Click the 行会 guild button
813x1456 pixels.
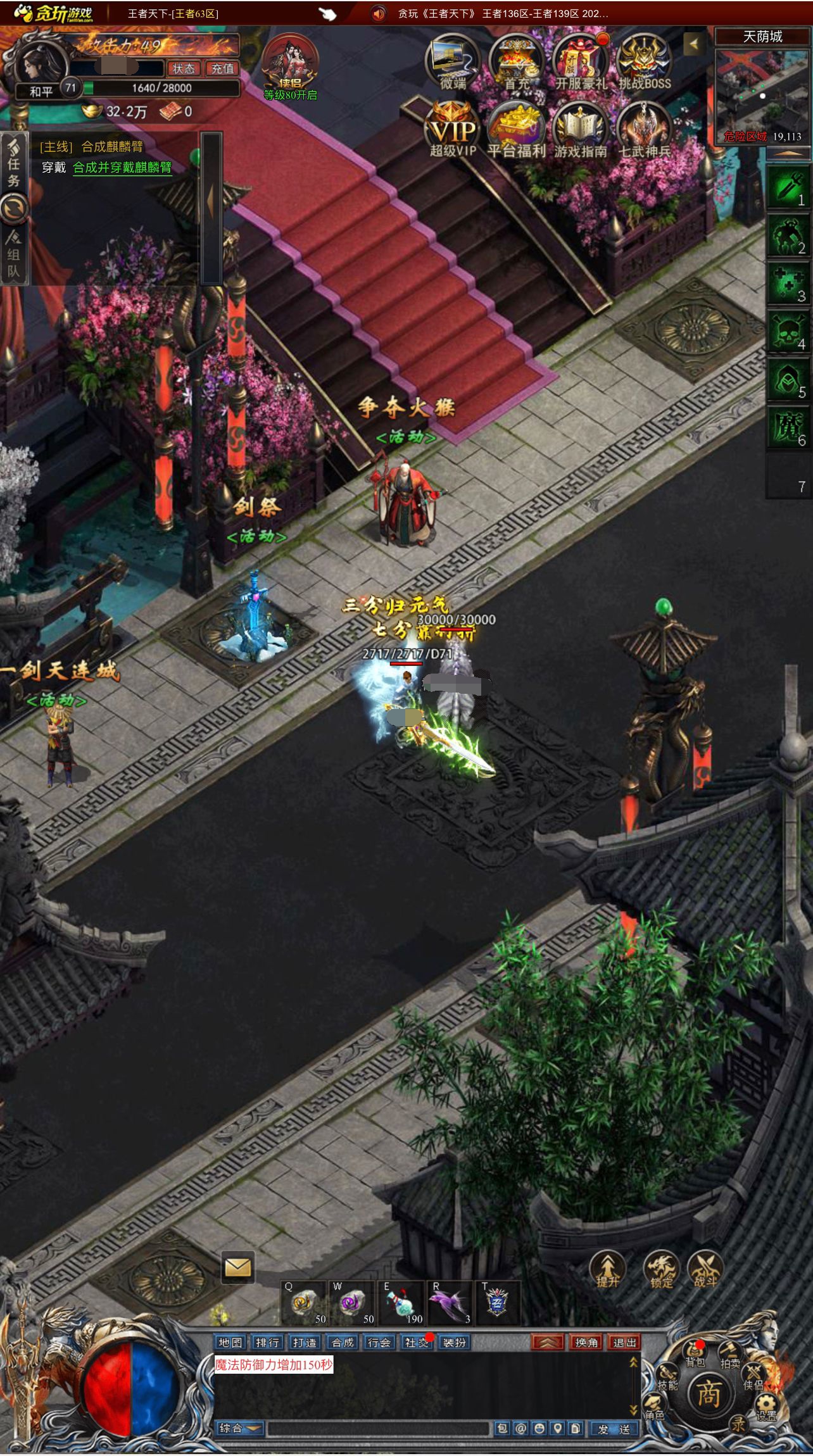379,1343
